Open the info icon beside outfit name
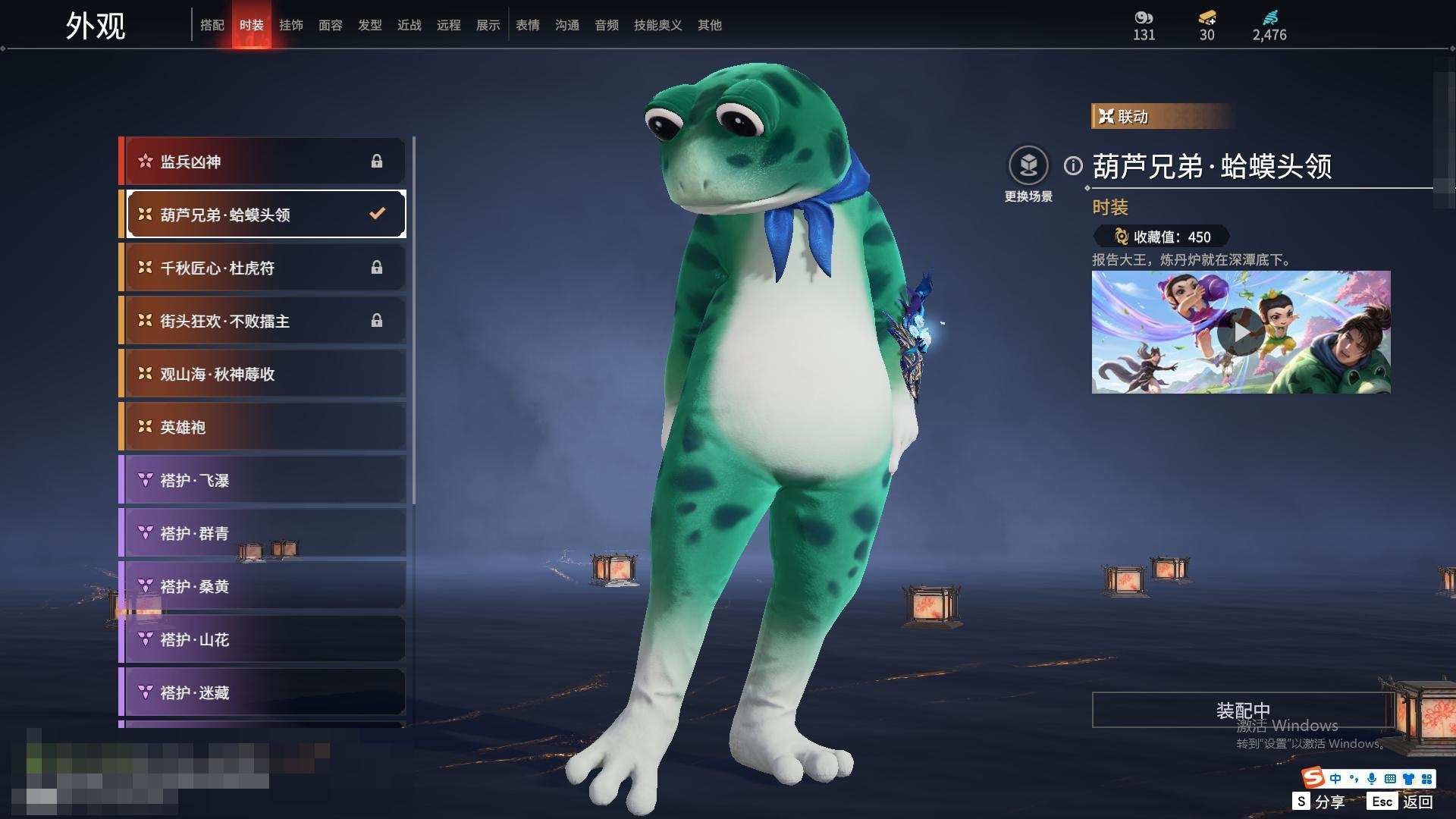This screenshot has height=819, width=1456. (x=1073, y=165)
